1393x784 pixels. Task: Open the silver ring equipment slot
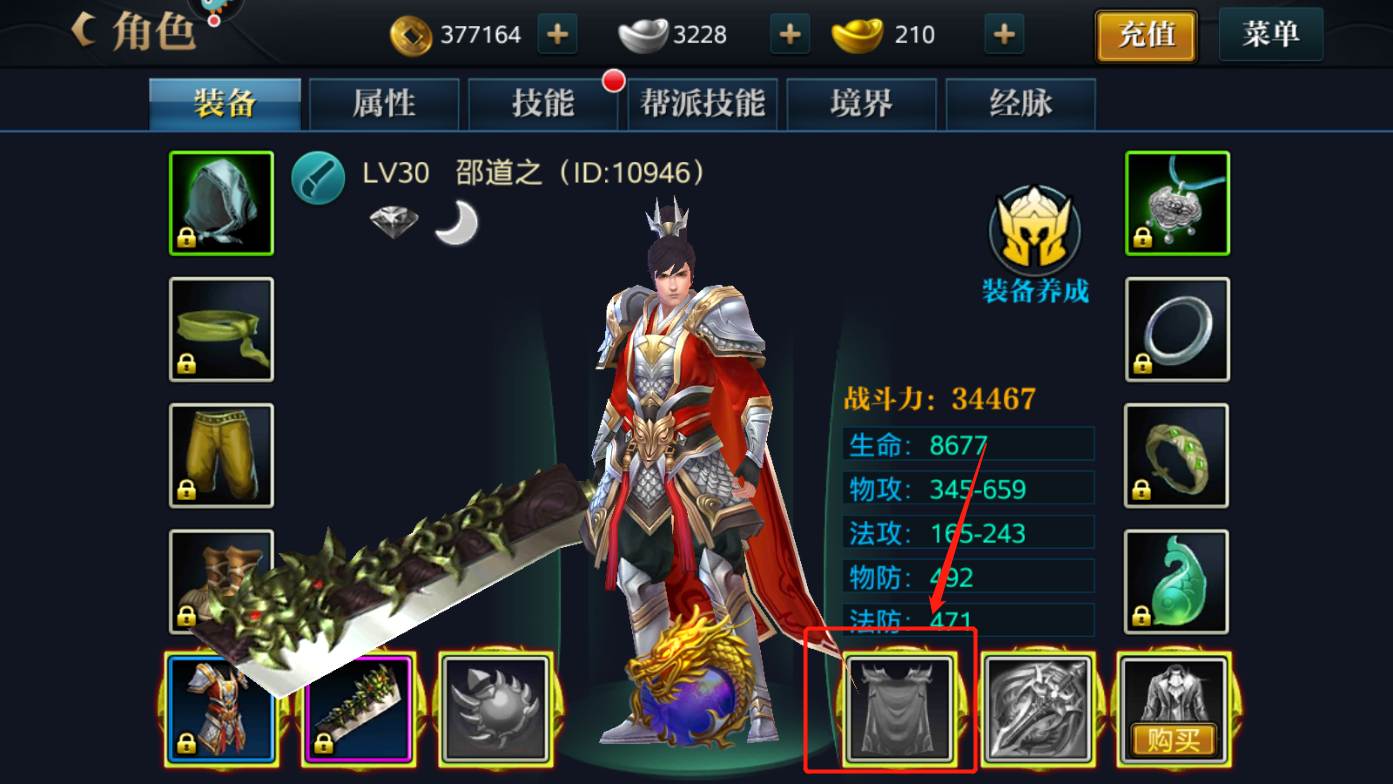point(1176,330)
